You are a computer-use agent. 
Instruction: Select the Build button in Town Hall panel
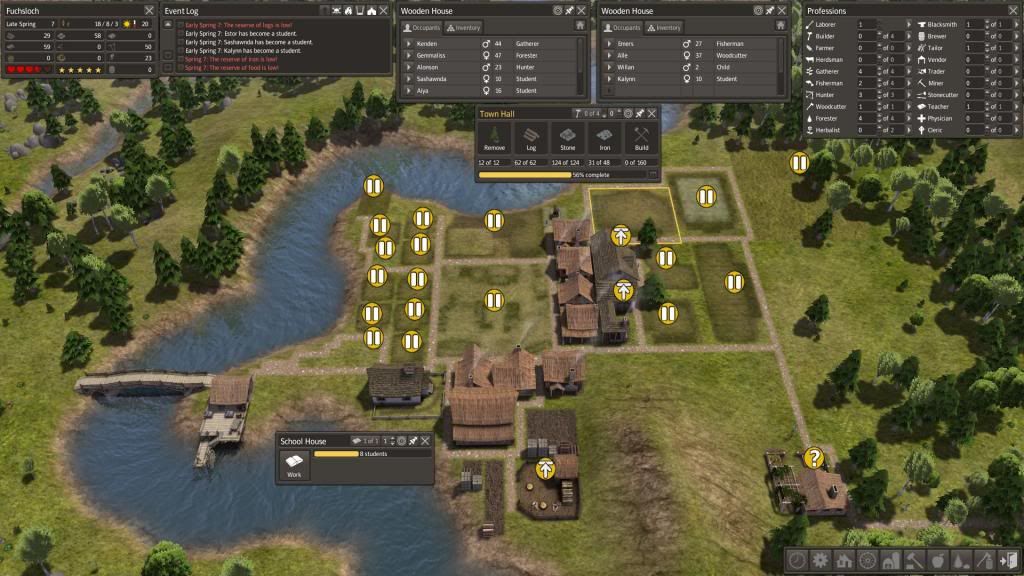pyautogui.click(x=641, y=139)
